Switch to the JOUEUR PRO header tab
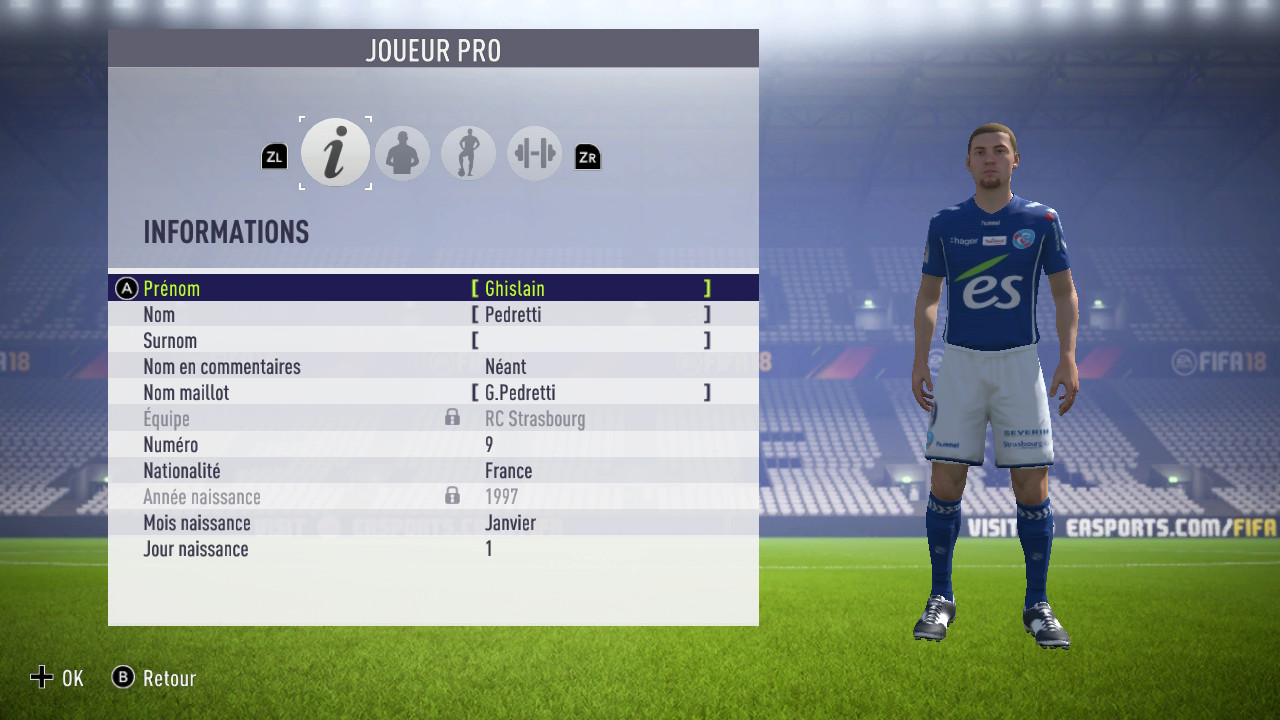The height and width of the screenshot is (720, 1280). 433,48
